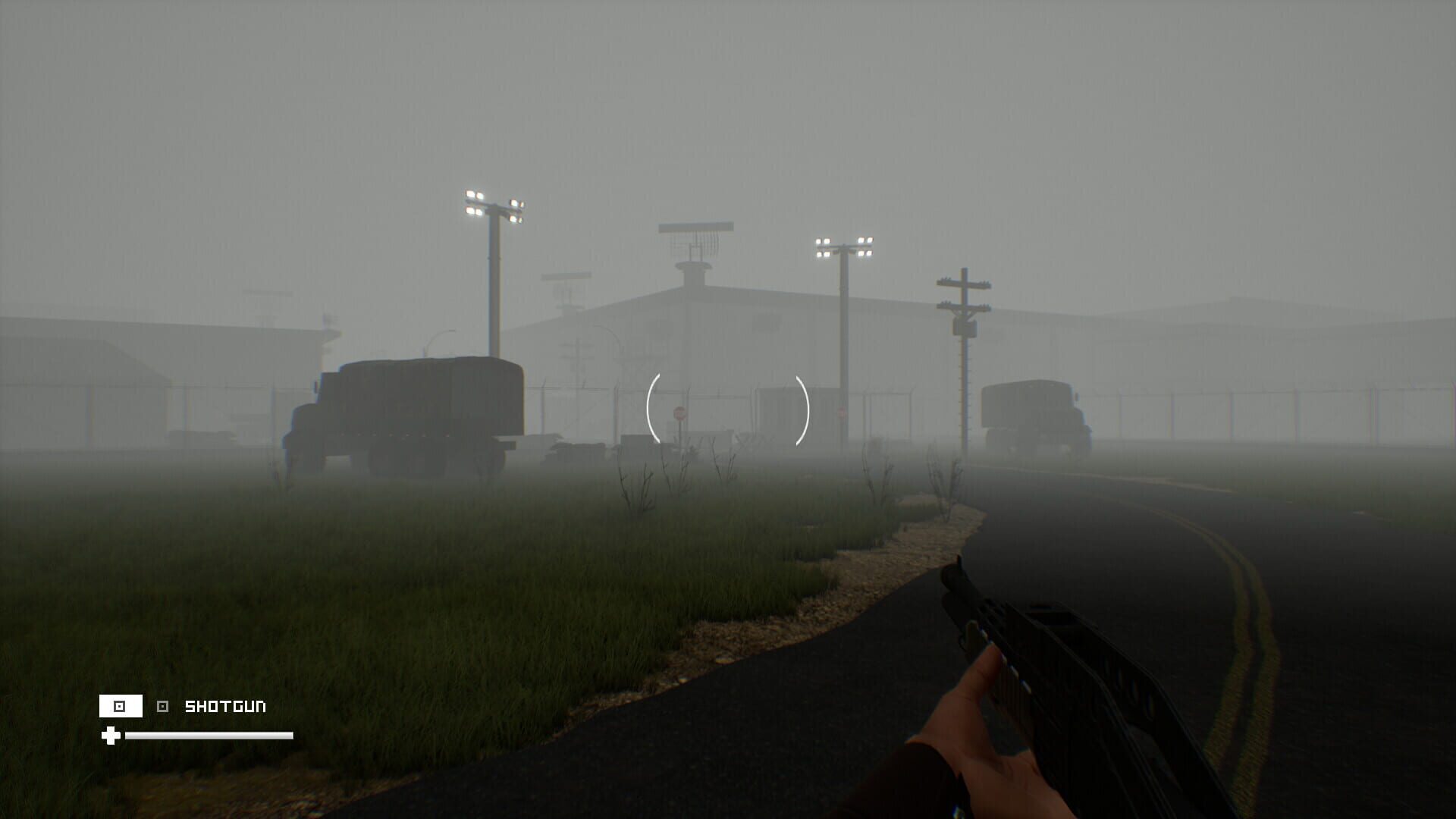Image resolution: width=1456 pixels, height=819 pixels.
Task: Click the red stop sign near the gate
Action: pyautogui.click(x=680, y=413)
